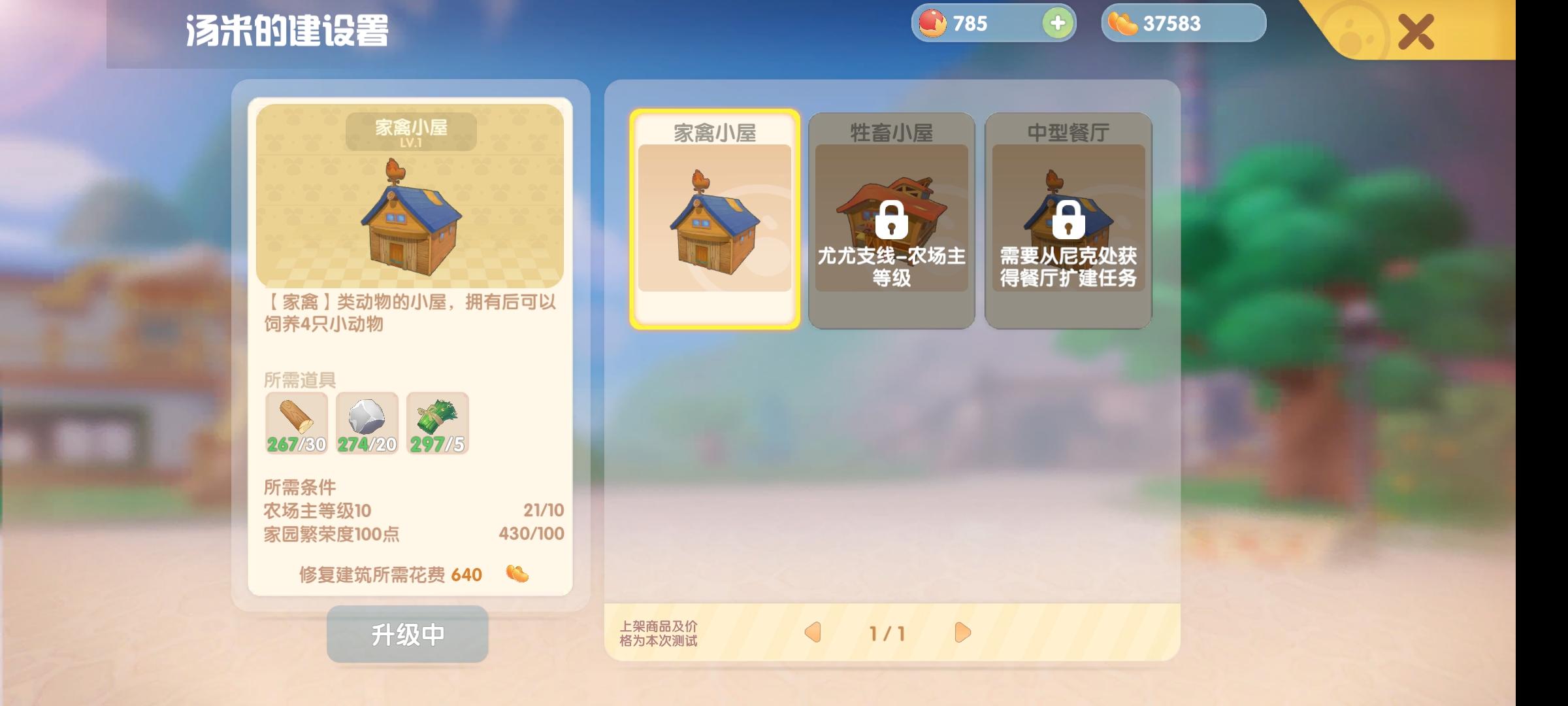The height and width of the screenshot is (706, 1568).
Task: Click the coin icon beside 修复建筑所需花费 640
Action: point(519,574)
